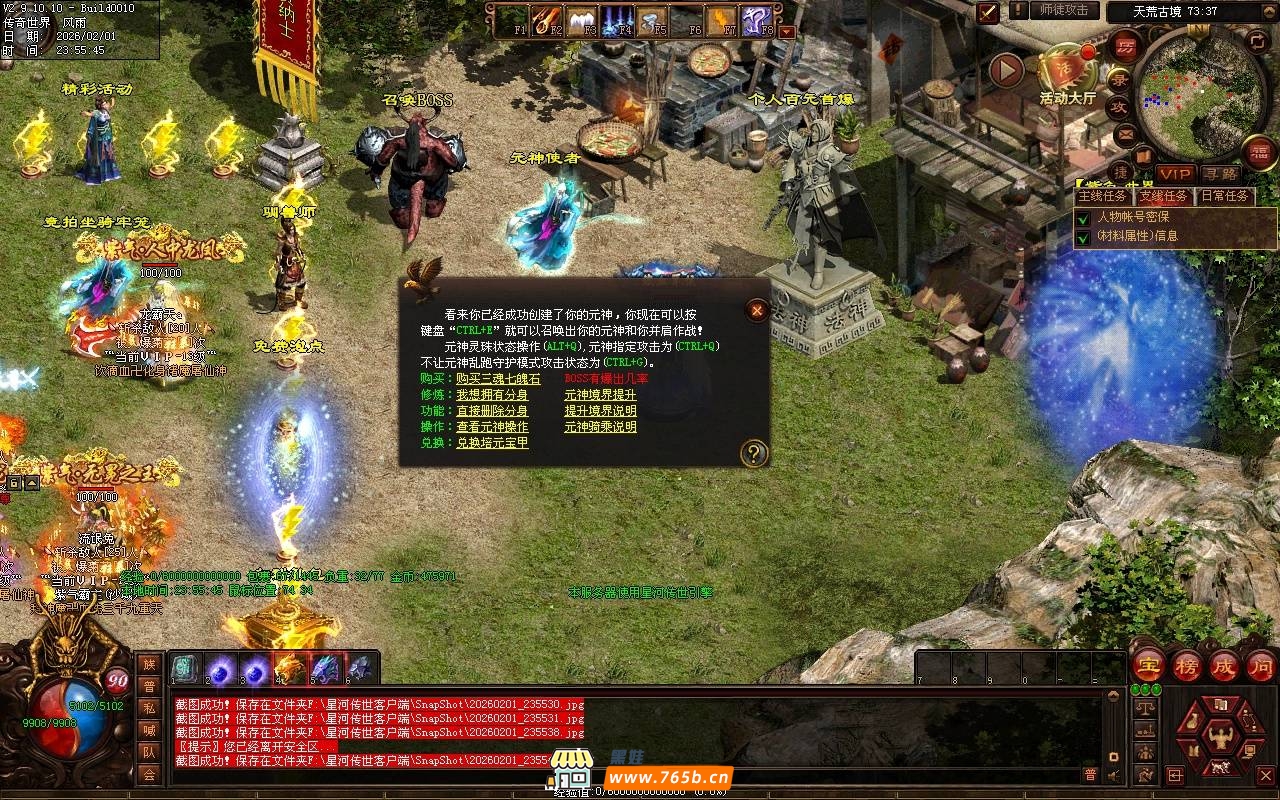
Task: Open 元神骑乘说明 link
Action: point(600,427)
